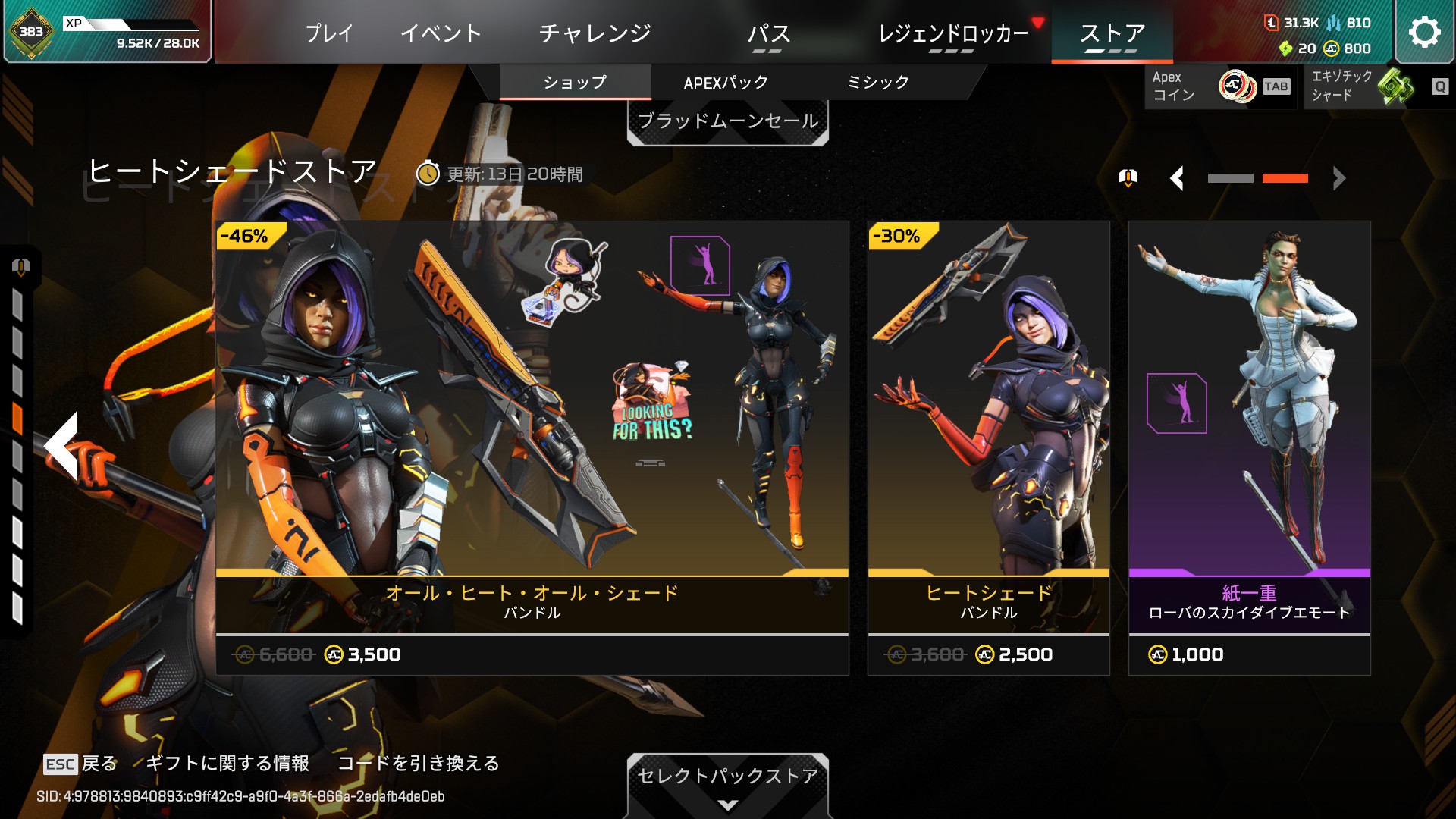Select the オール・ヒート・オール・シェード bundle
This screenshot has height=819, width=1456.
532,447
